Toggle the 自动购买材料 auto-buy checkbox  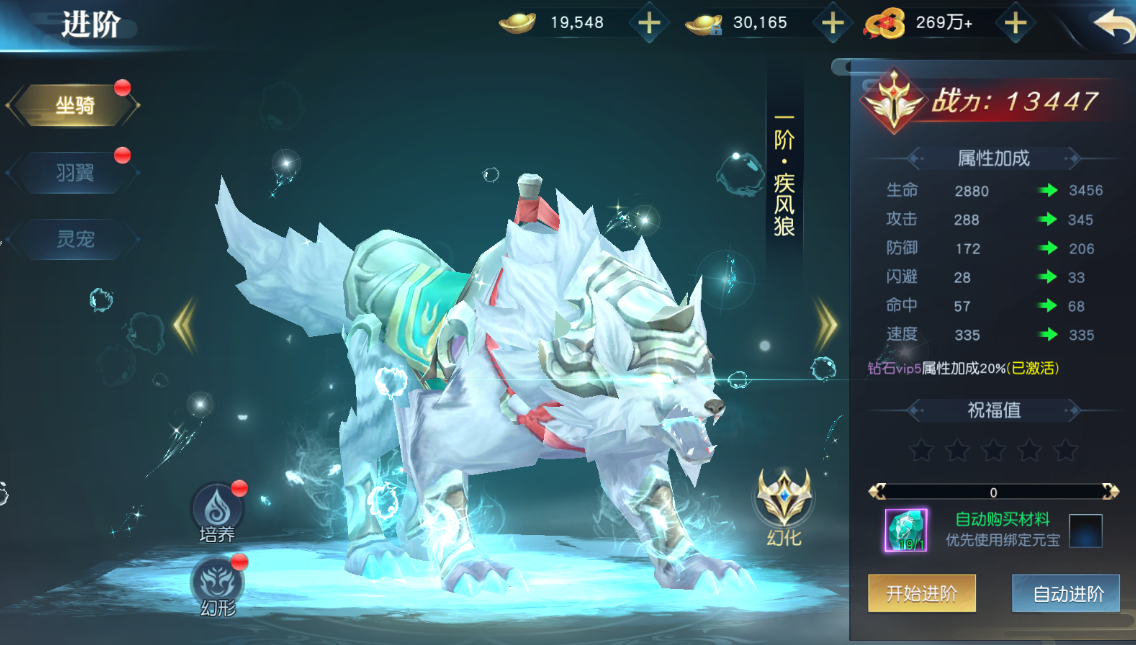pyautogui.click(x=1085, y=530)
